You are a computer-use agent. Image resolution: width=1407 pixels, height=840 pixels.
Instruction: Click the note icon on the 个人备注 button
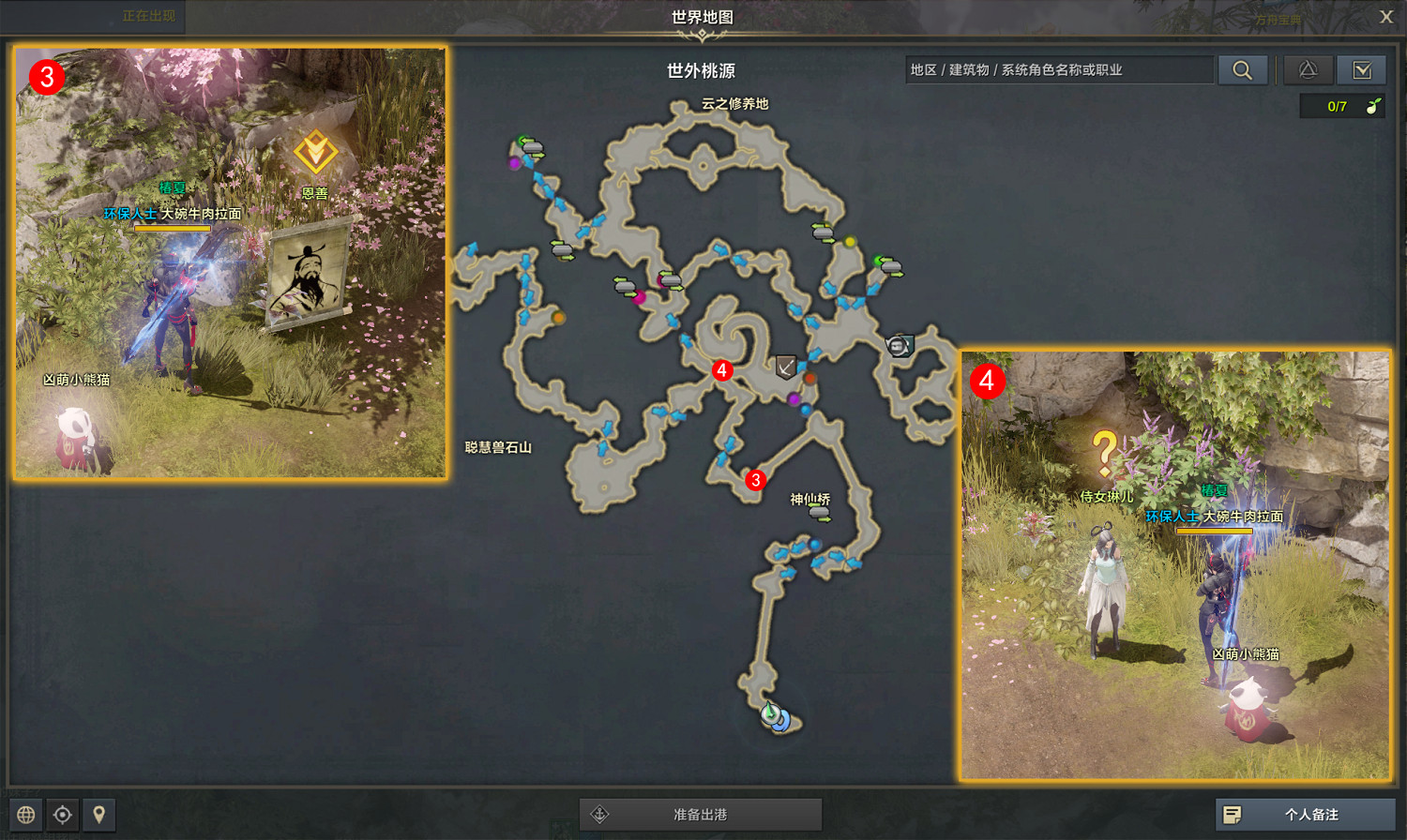(x=1232, y=815)
